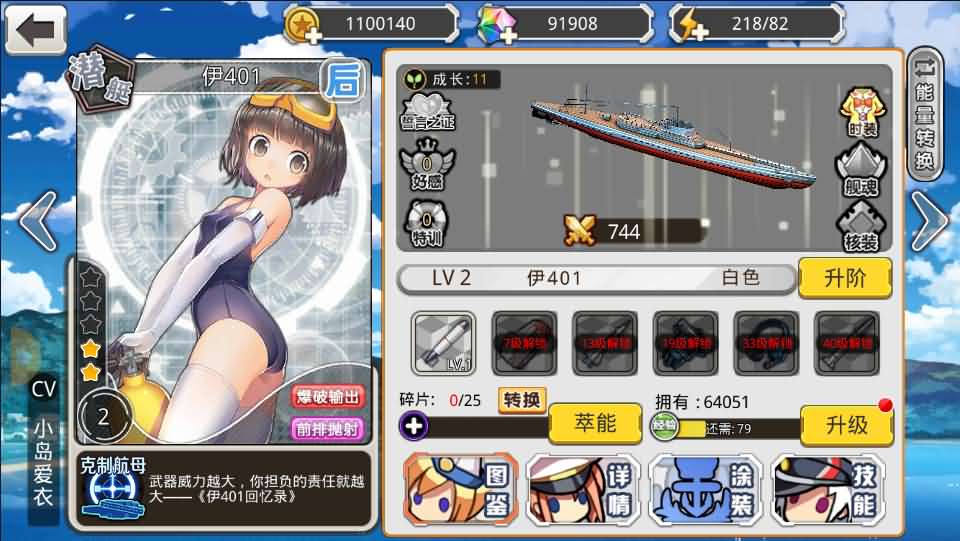Image resolution: width=960 pixels, height=541 pixels.
Task: Click the 升级 level up button
Action: [846, 425]
